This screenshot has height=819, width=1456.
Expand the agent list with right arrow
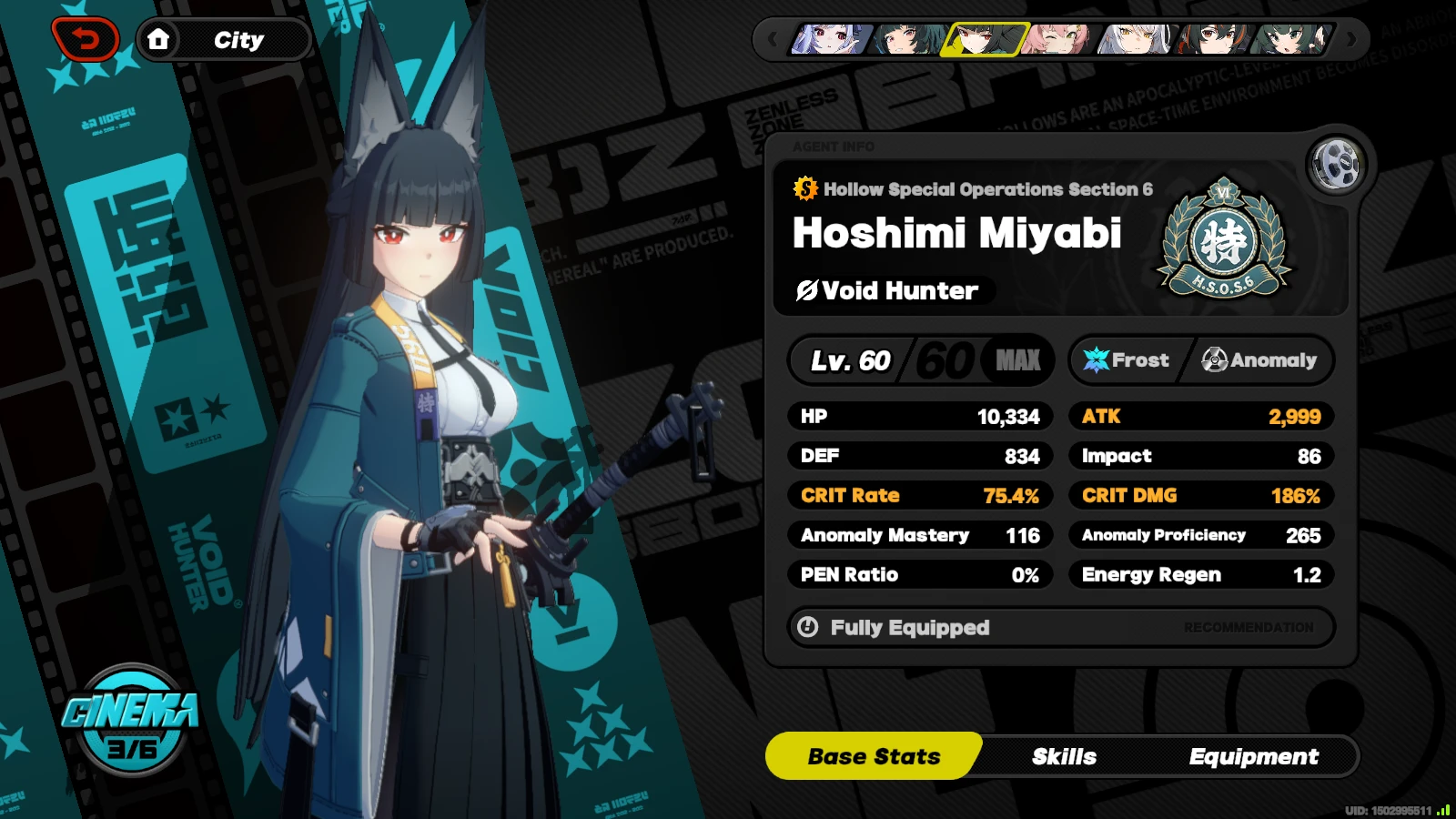[x=1353, y=39]
